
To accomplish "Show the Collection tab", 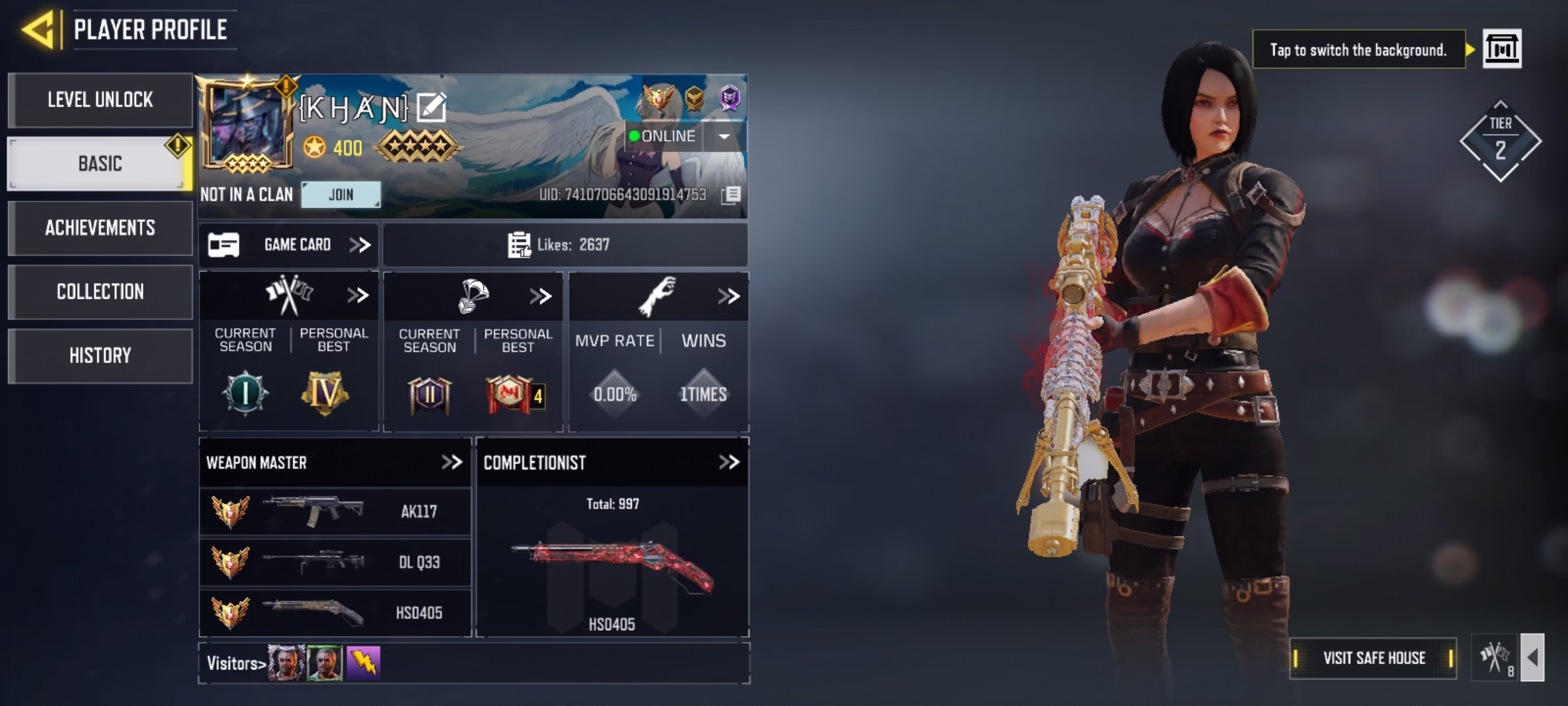I will point(100,292).
